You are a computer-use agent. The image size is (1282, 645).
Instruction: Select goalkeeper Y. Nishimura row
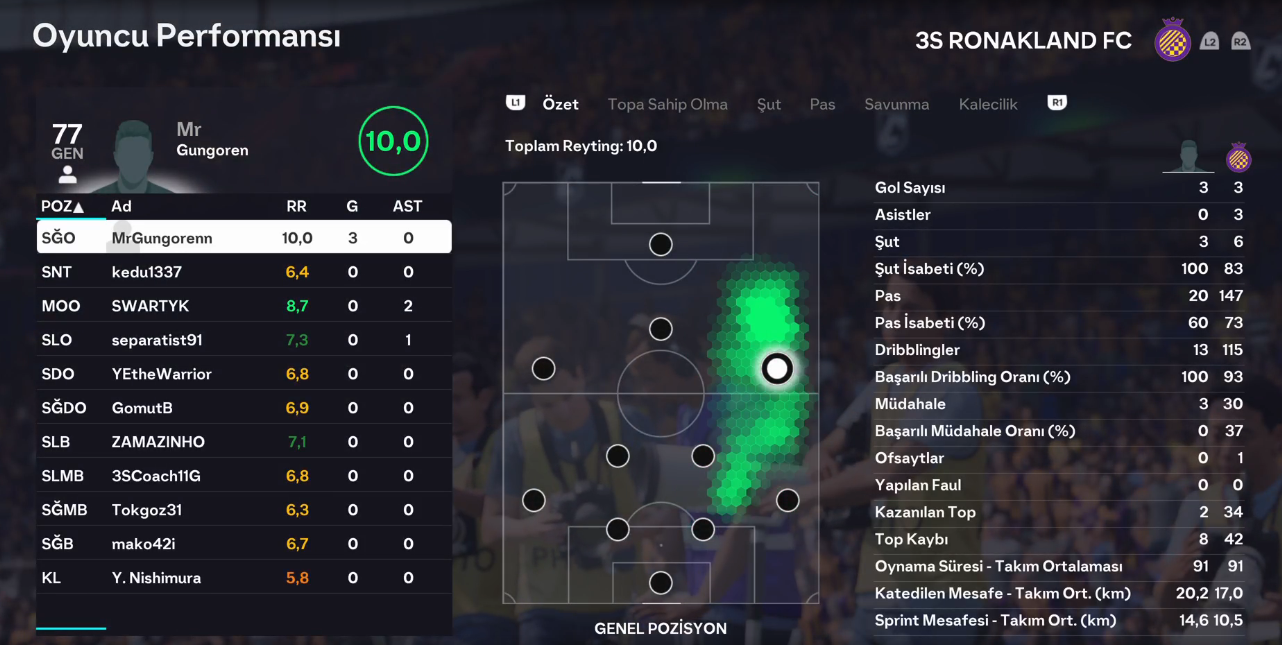coord(244,578)
